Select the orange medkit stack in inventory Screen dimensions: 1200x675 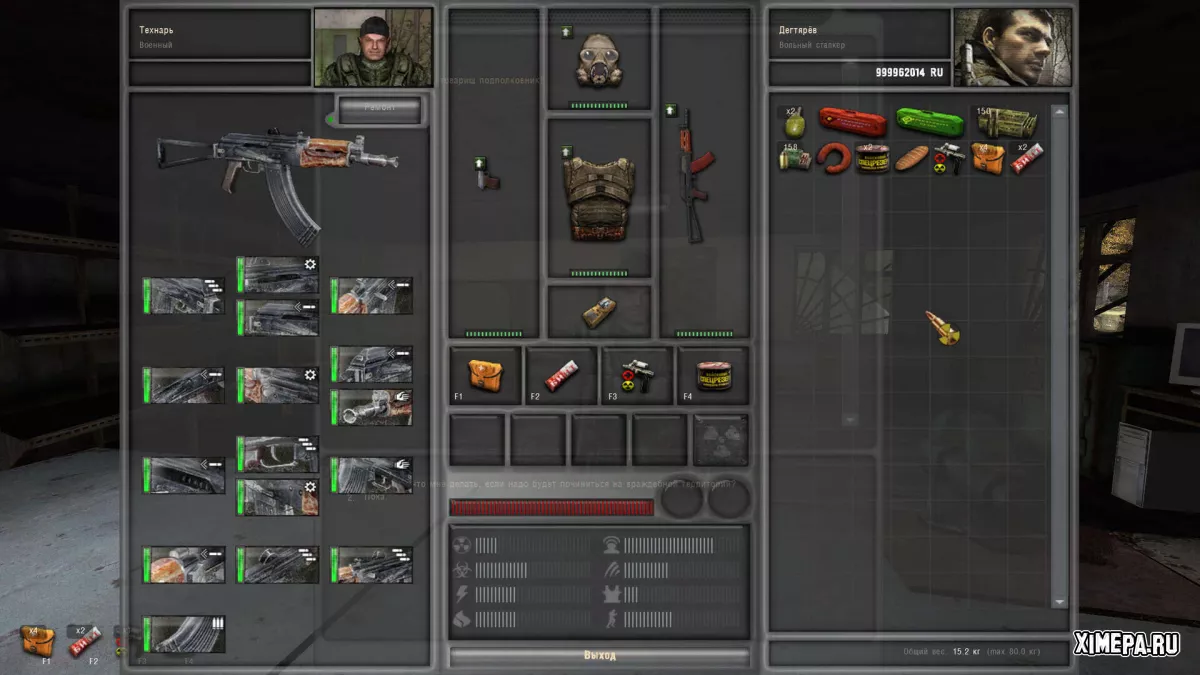click(x=987, y=158)
